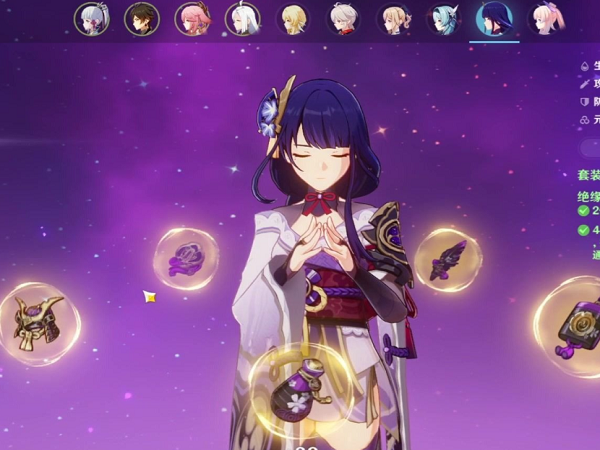Choose the Sundered Feather artifact bubble
Screen dimensions: 600x450
click(x=447, y=260)
